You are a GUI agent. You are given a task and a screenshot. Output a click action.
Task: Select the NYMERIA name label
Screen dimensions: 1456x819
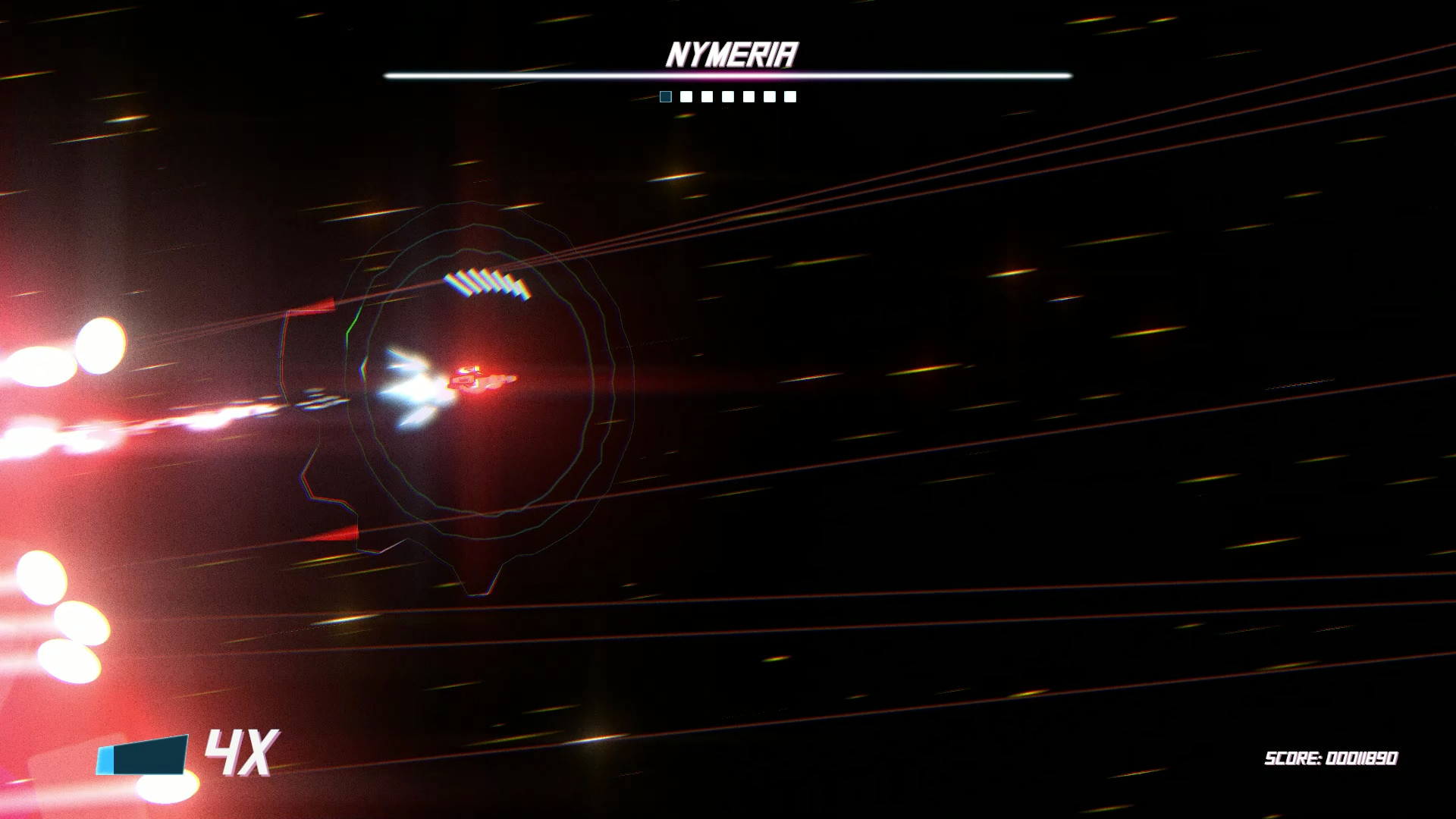[730, 52]
